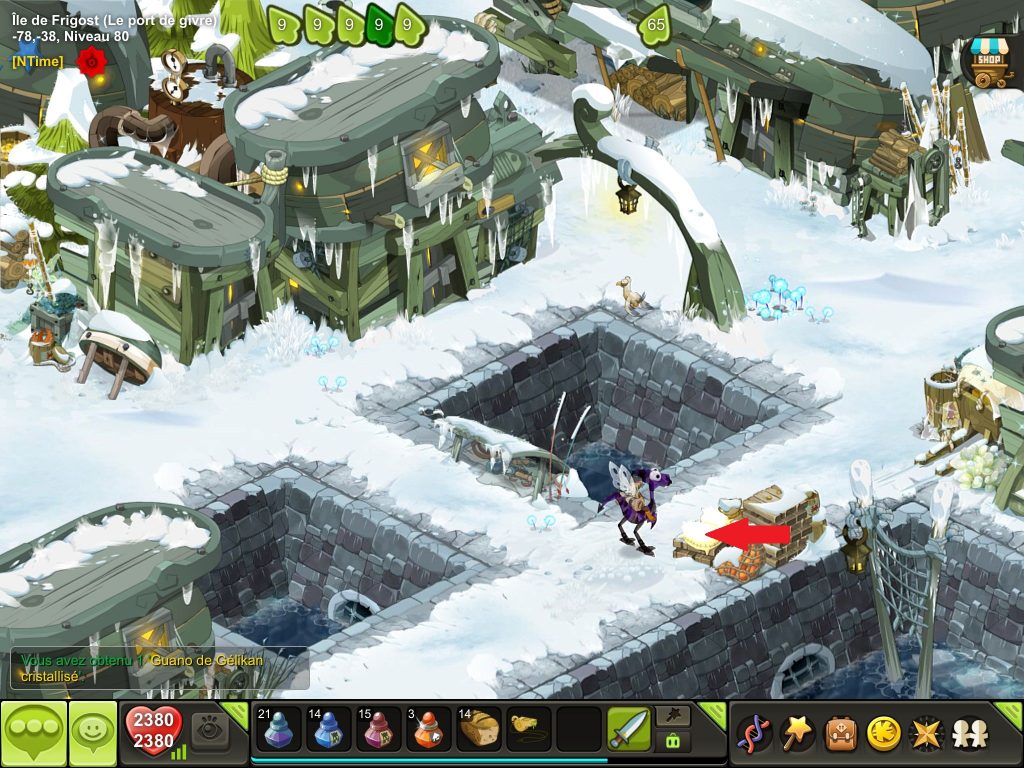Click the red alignment emblem near NTime
This screenshot has width=1024, height=768.
click(91, 62)
